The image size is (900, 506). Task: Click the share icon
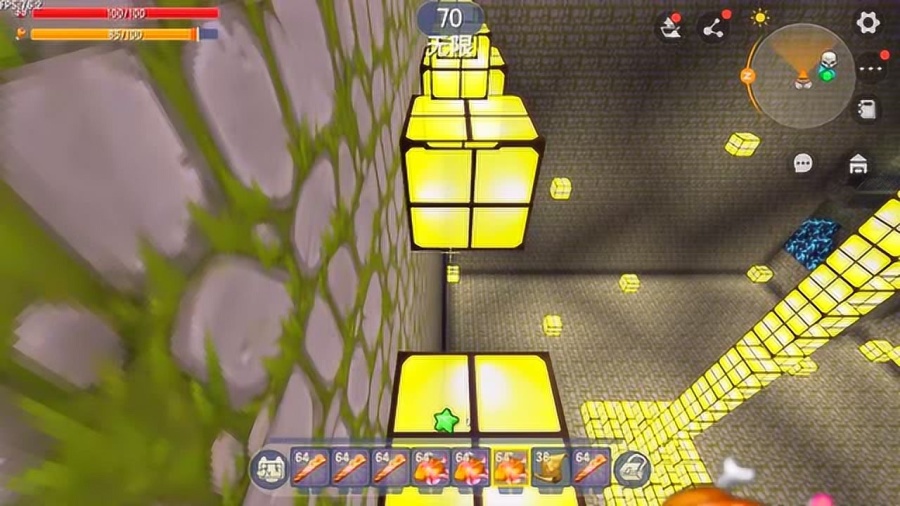pyautogui.click(x=713, y=29)
